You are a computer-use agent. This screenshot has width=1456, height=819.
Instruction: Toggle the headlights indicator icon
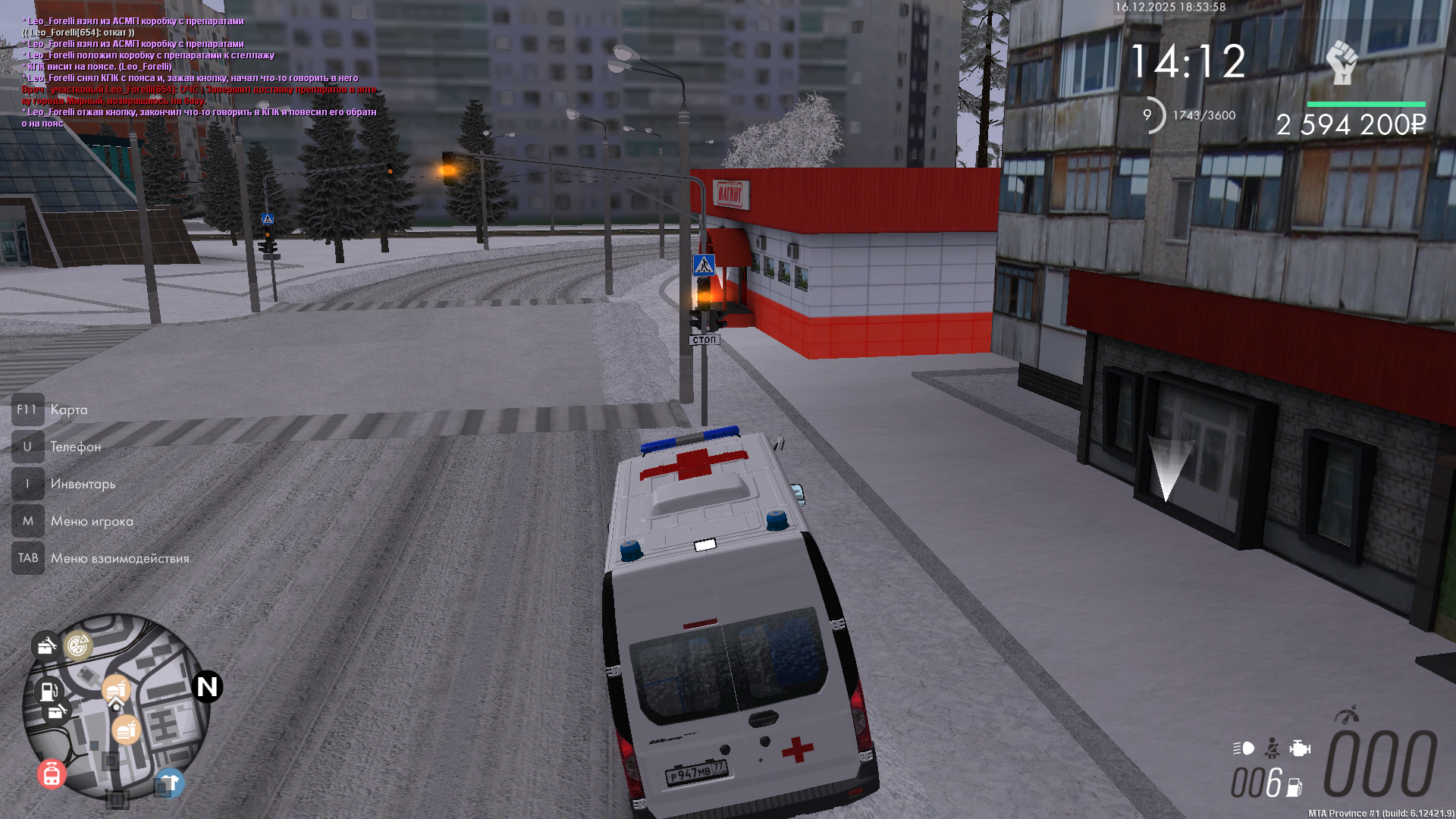point(1244,748)
